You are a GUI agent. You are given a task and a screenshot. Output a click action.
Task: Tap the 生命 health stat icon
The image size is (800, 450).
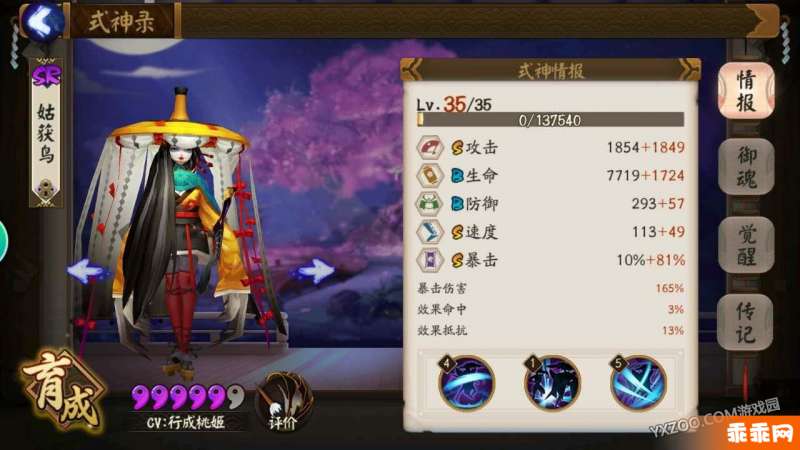(430, 176)
